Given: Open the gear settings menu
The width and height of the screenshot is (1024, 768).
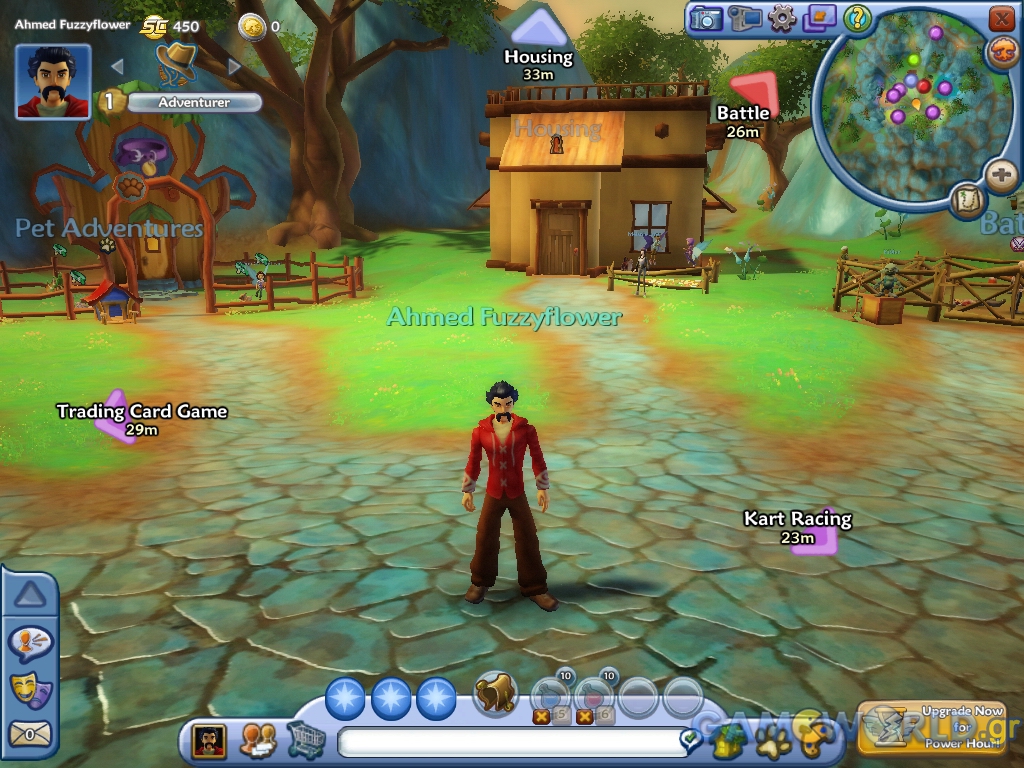Looking at the screenshot, I should [x=782, y=18].
